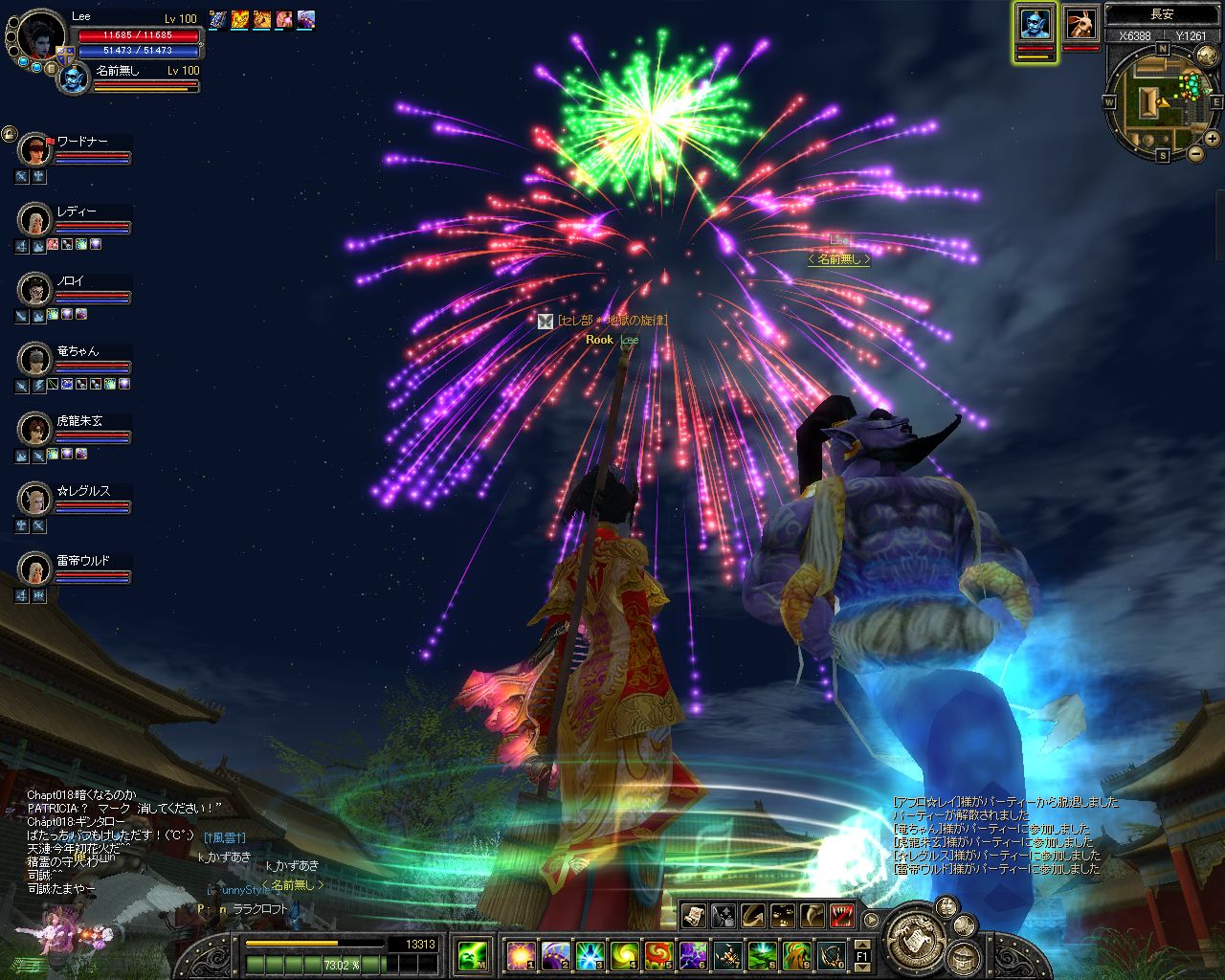Switch hotbar page up from F1
Image resolution: width=1225 pixels, height=980 pixels.
click(x=861, y=945)
